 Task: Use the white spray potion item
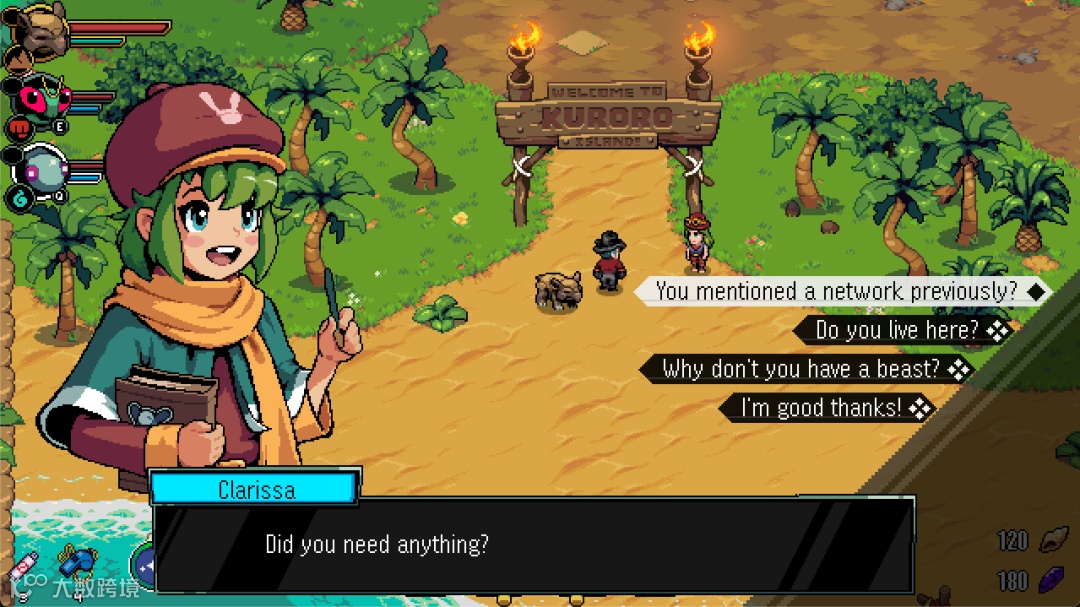click(x=25, y=565)
